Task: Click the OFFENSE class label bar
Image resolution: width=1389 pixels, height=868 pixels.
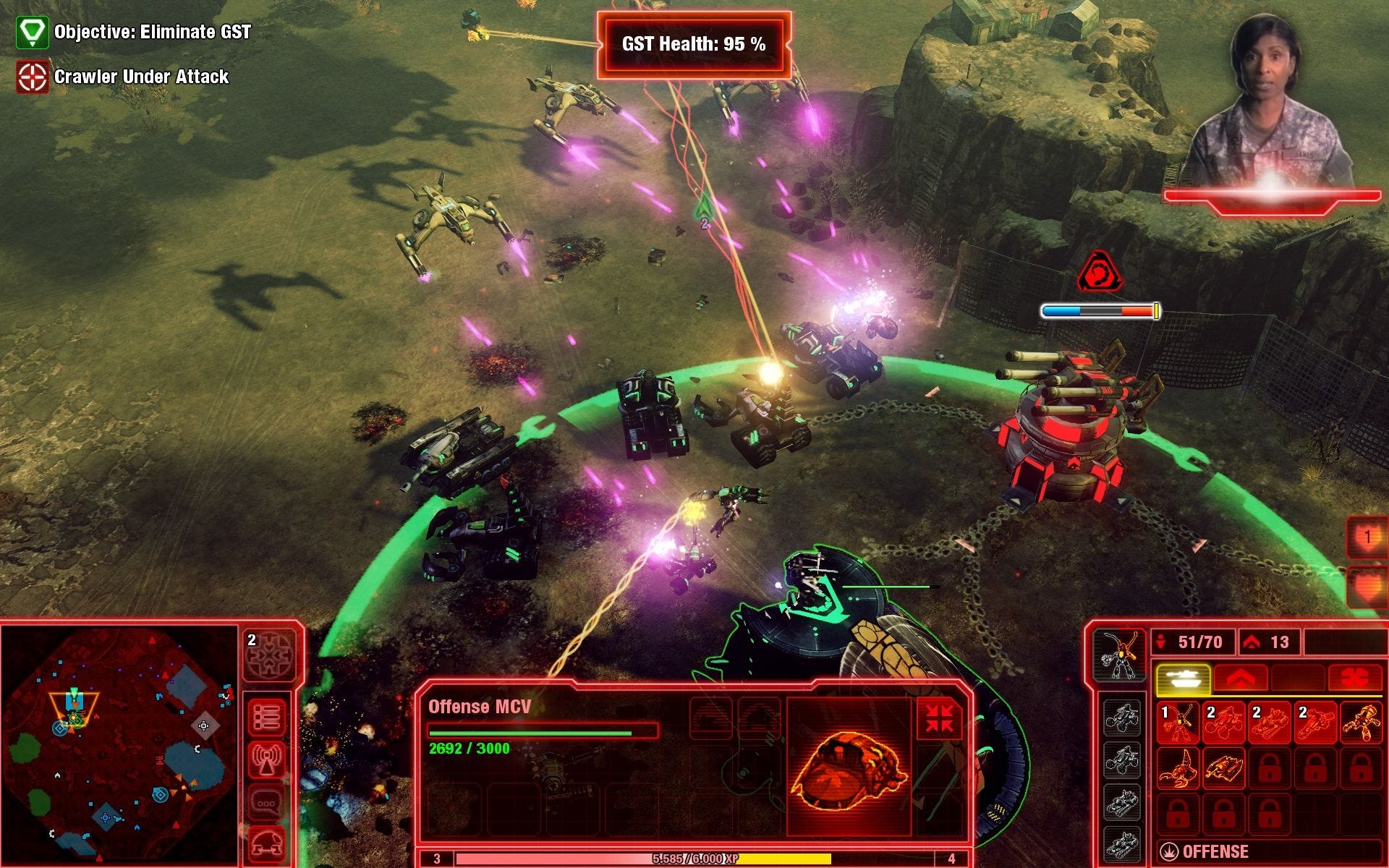Action: tap(1215, 852)
